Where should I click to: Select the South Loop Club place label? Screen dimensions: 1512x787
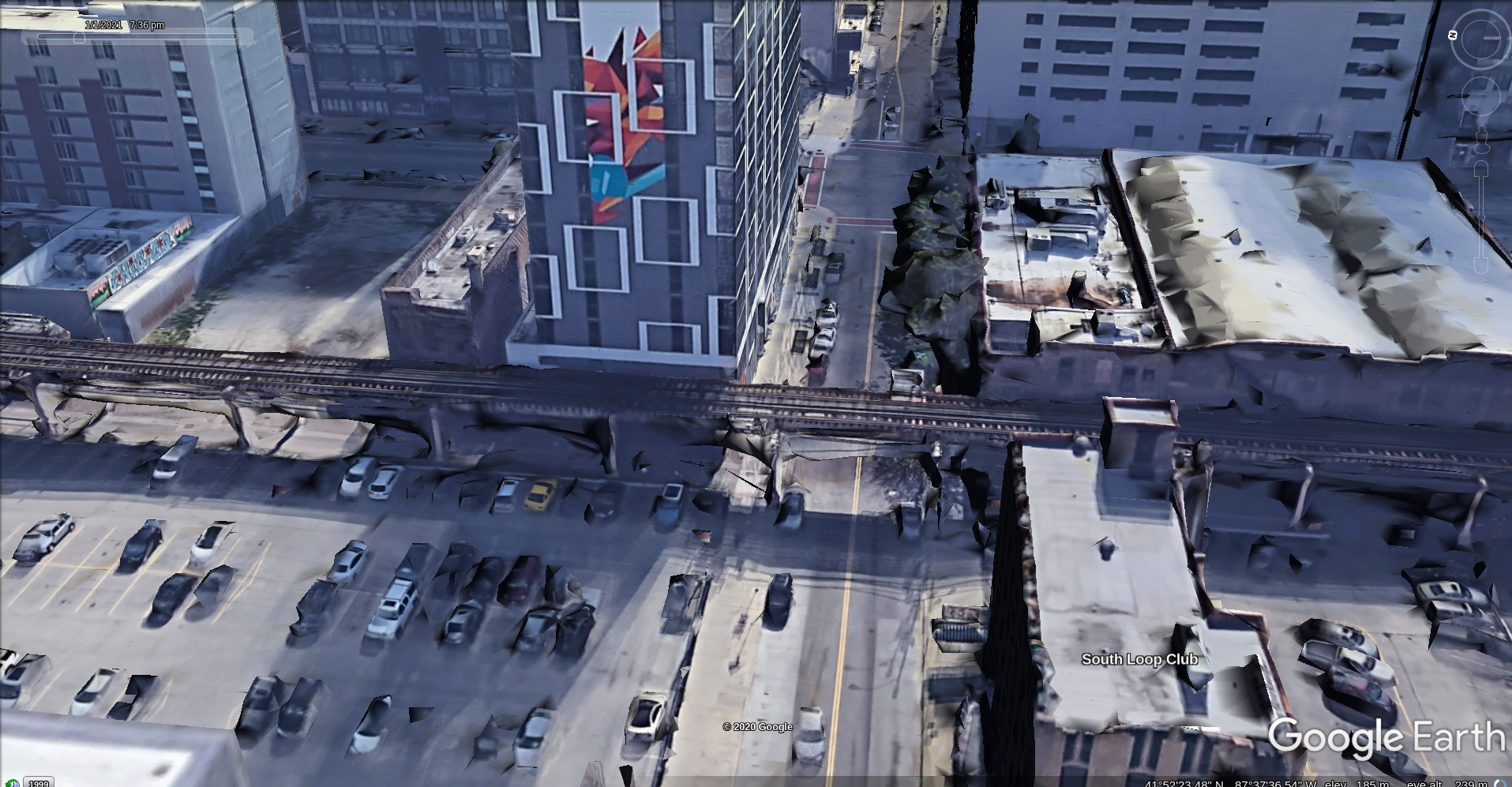1139,659
